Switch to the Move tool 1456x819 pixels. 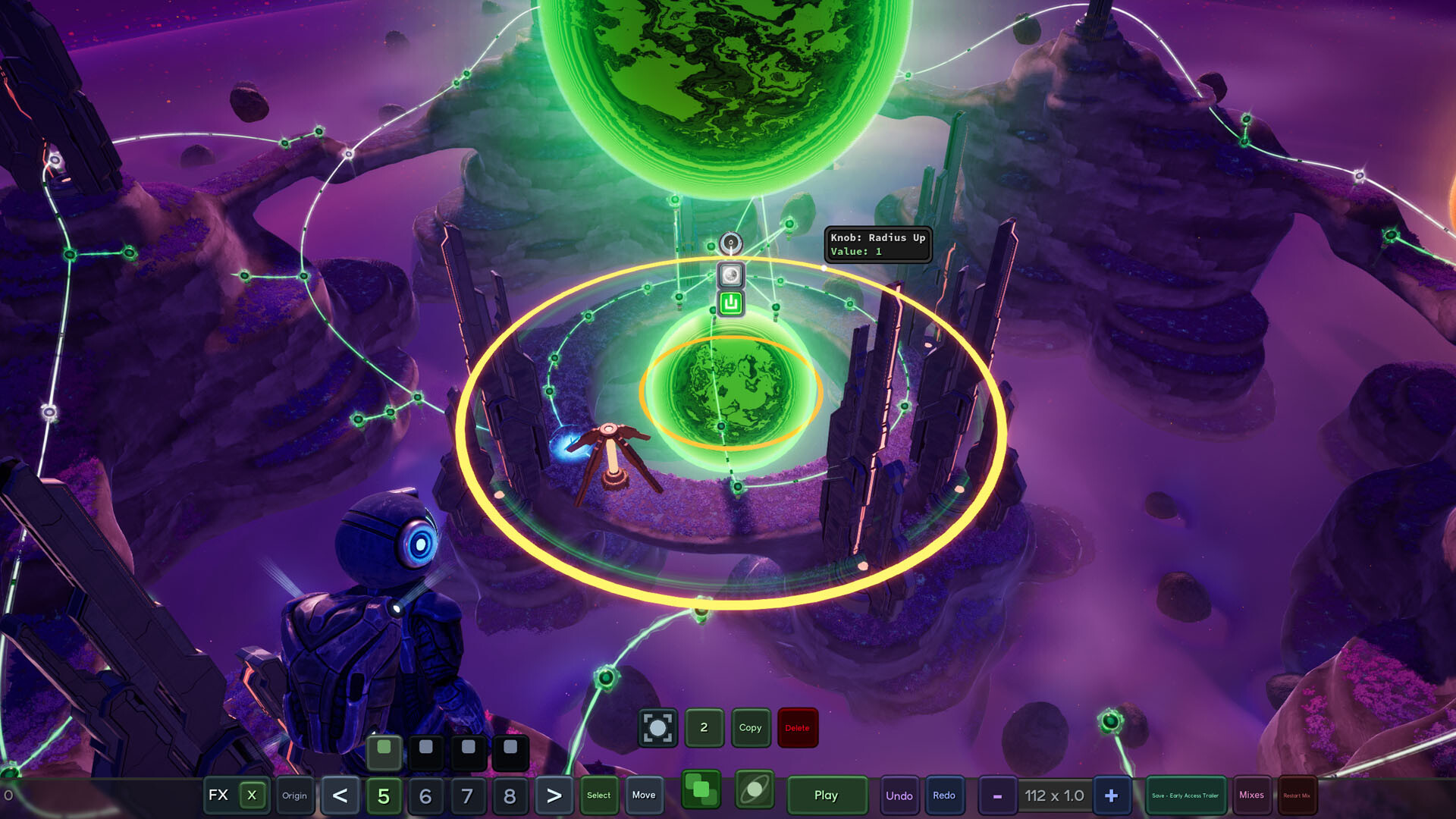click(x=644, y=795)
